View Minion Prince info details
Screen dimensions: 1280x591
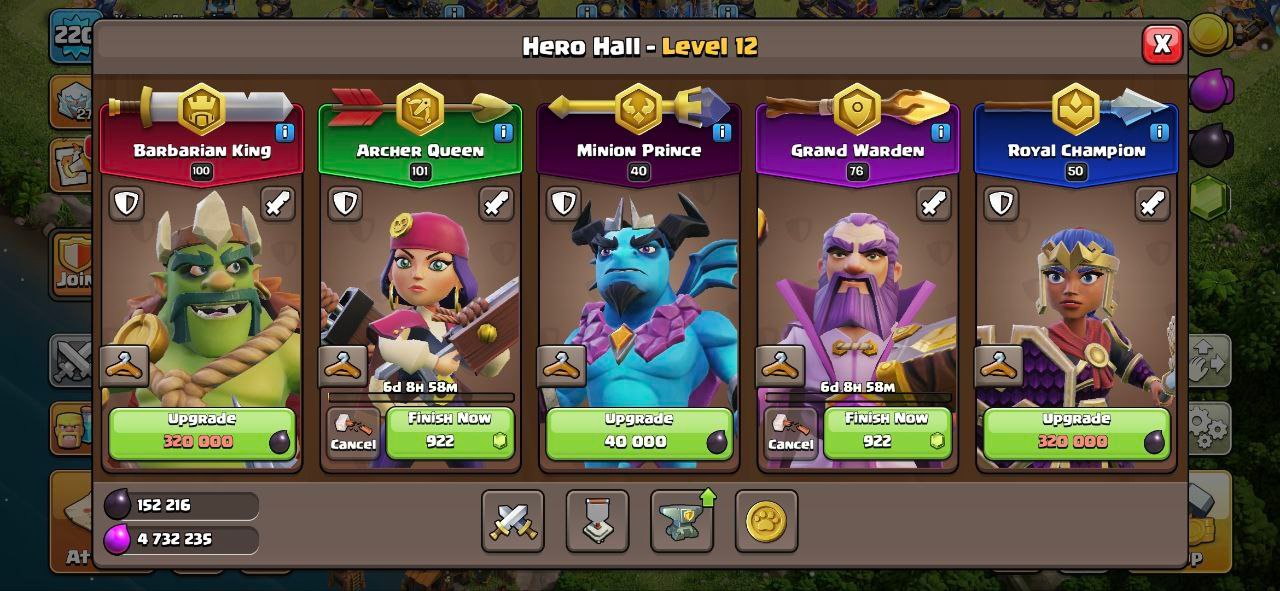pos(722,132)
